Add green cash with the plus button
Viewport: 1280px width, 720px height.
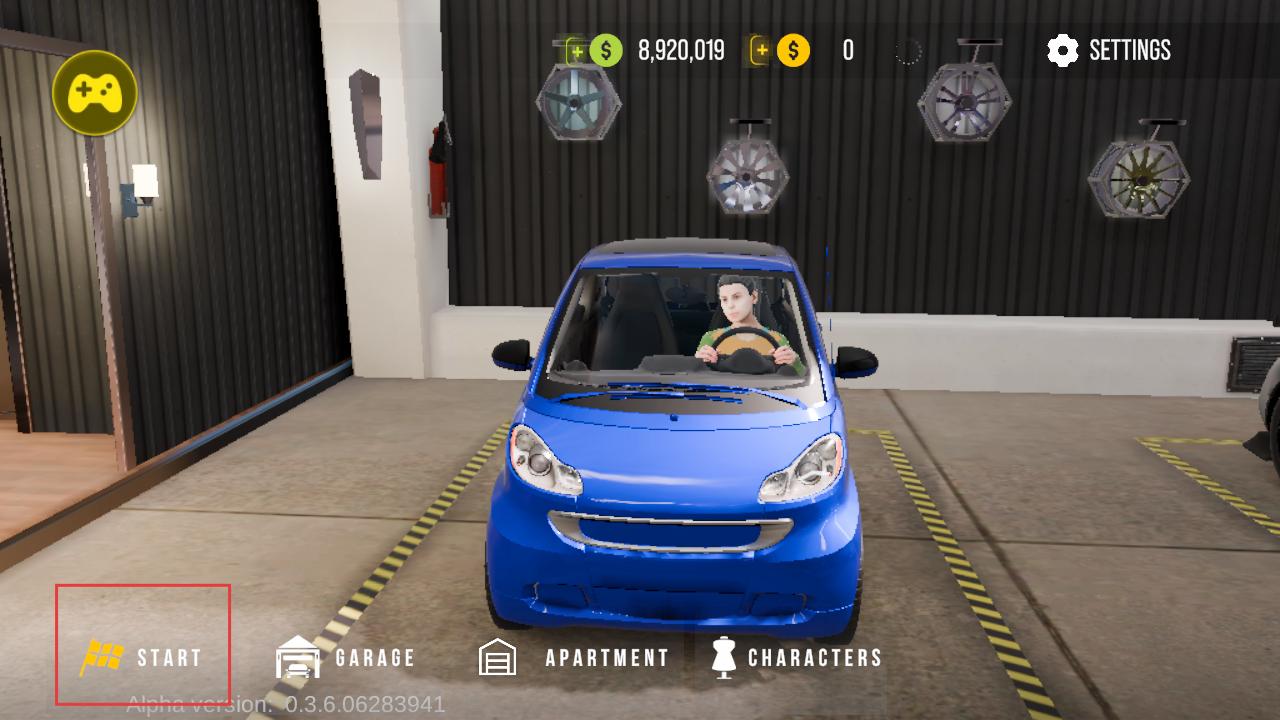pos(577,50)
